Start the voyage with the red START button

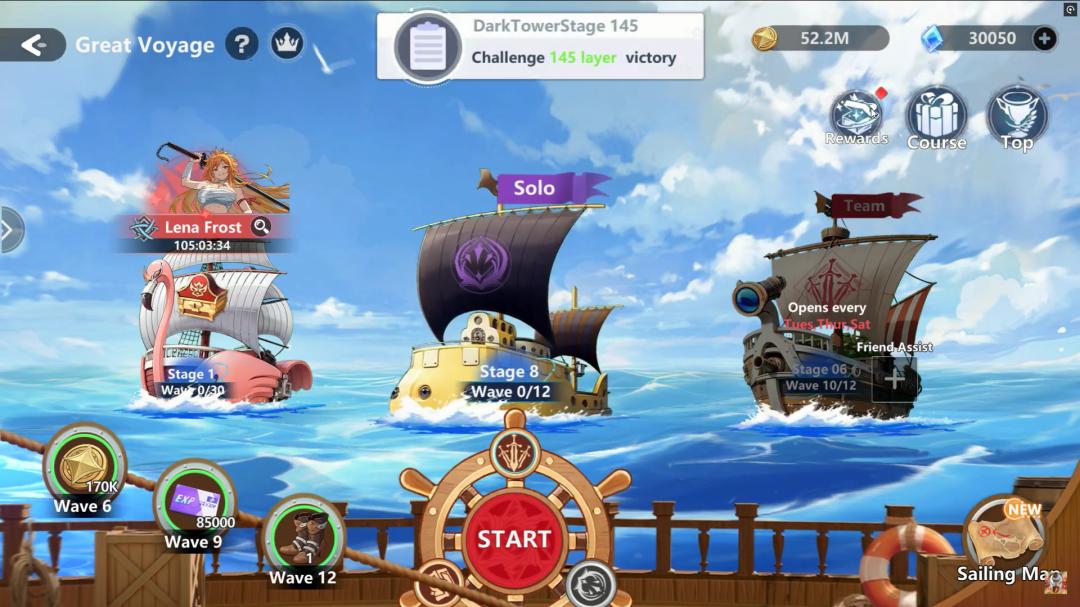pos(514,539)
